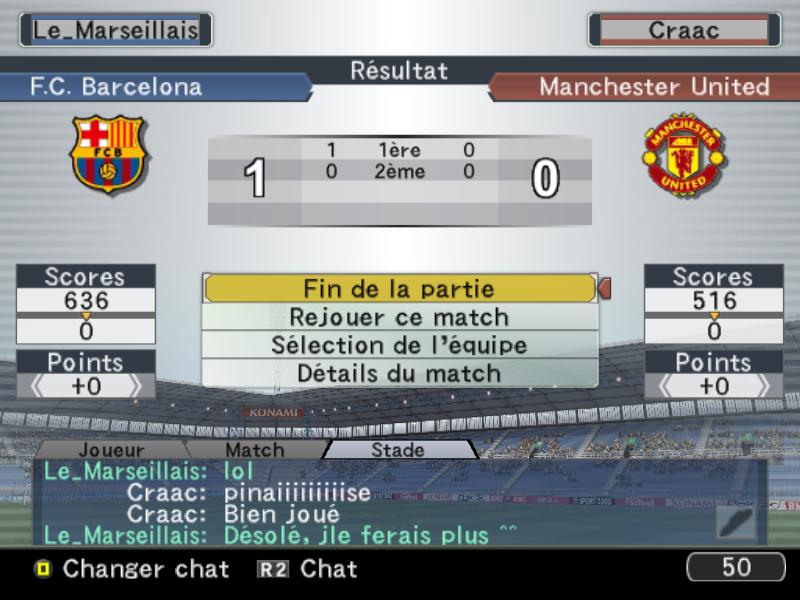Select the Stade chat tab
The width and height of the screenshot is (800, 600).
tap(398, 450)
